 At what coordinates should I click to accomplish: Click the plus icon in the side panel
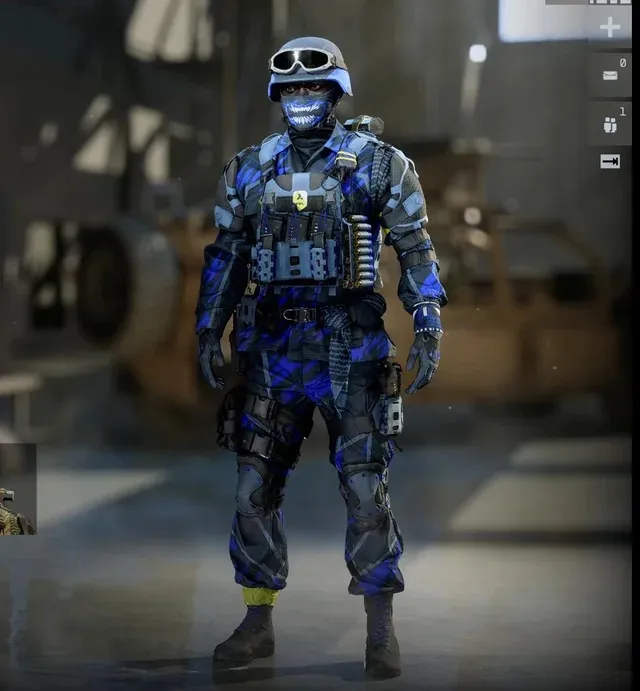609,26
